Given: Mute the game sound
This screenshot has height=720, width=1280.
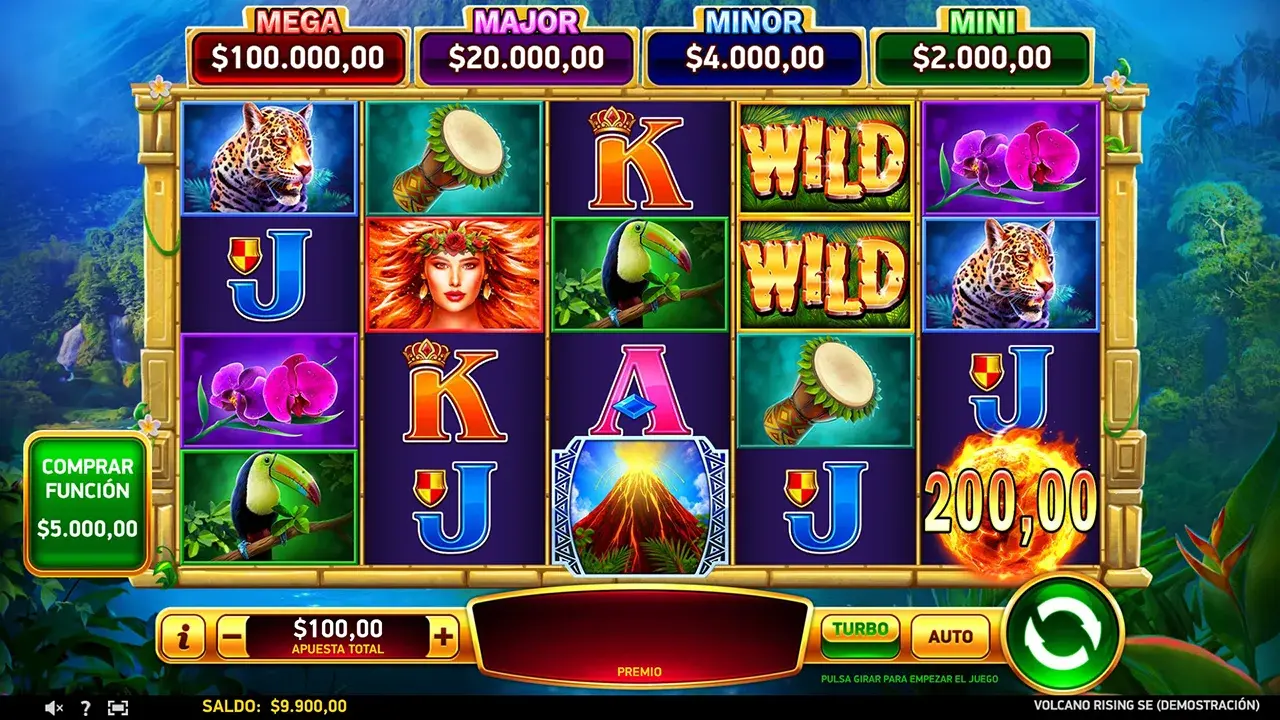Looking at the screenshot, I should [54, 707].
